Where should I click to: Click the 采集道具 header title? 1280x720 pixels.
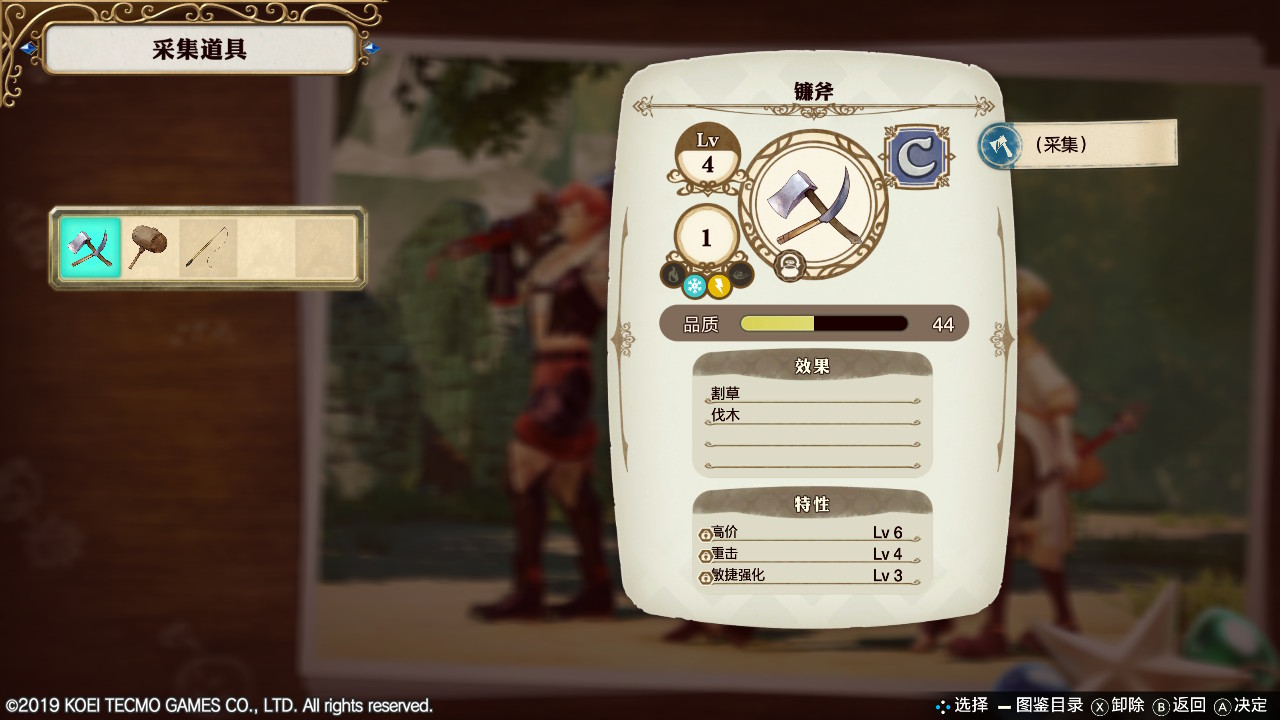(200, 49)
